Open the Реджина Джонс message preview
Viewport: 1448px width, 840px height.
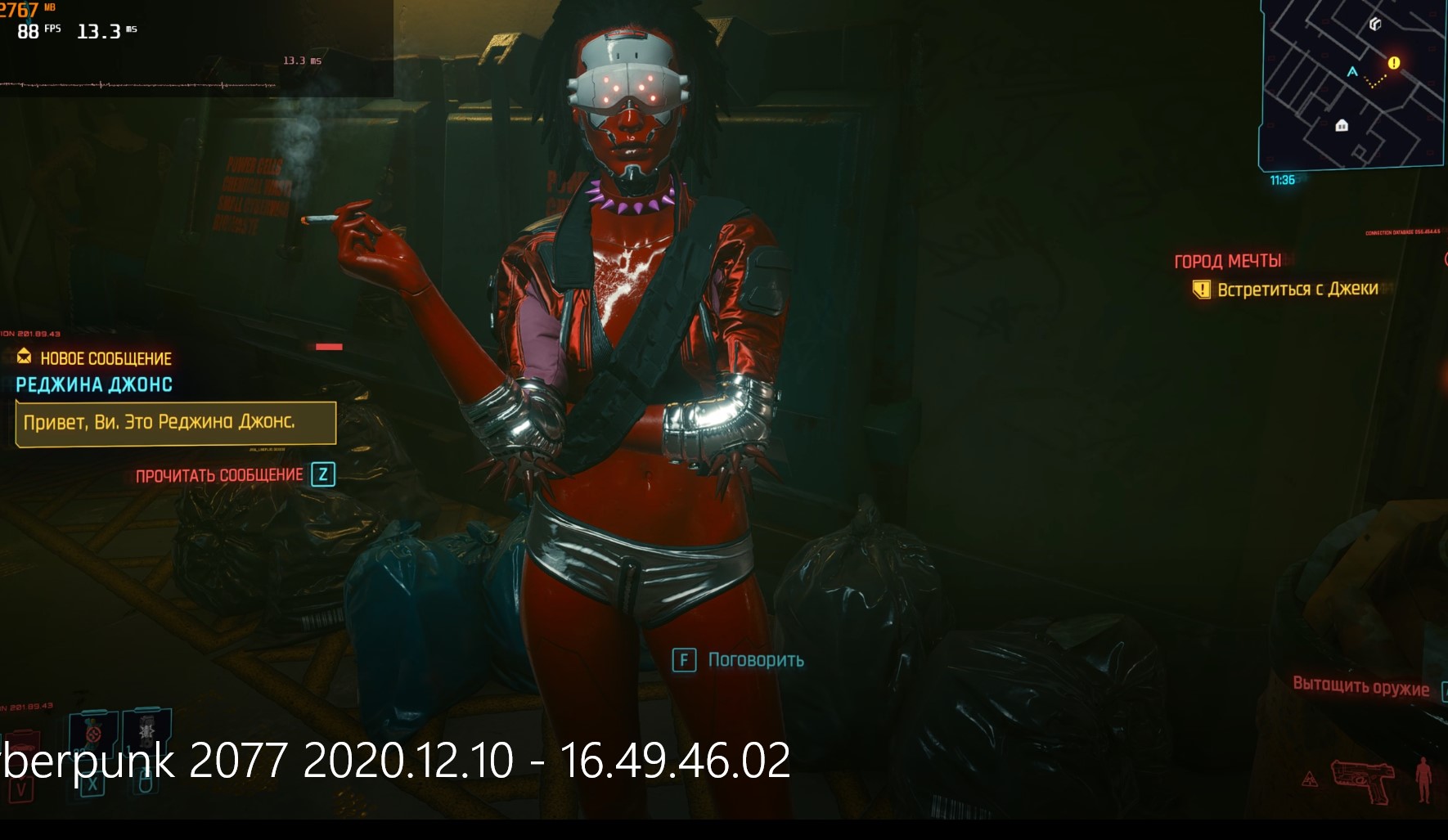(176, 423)
